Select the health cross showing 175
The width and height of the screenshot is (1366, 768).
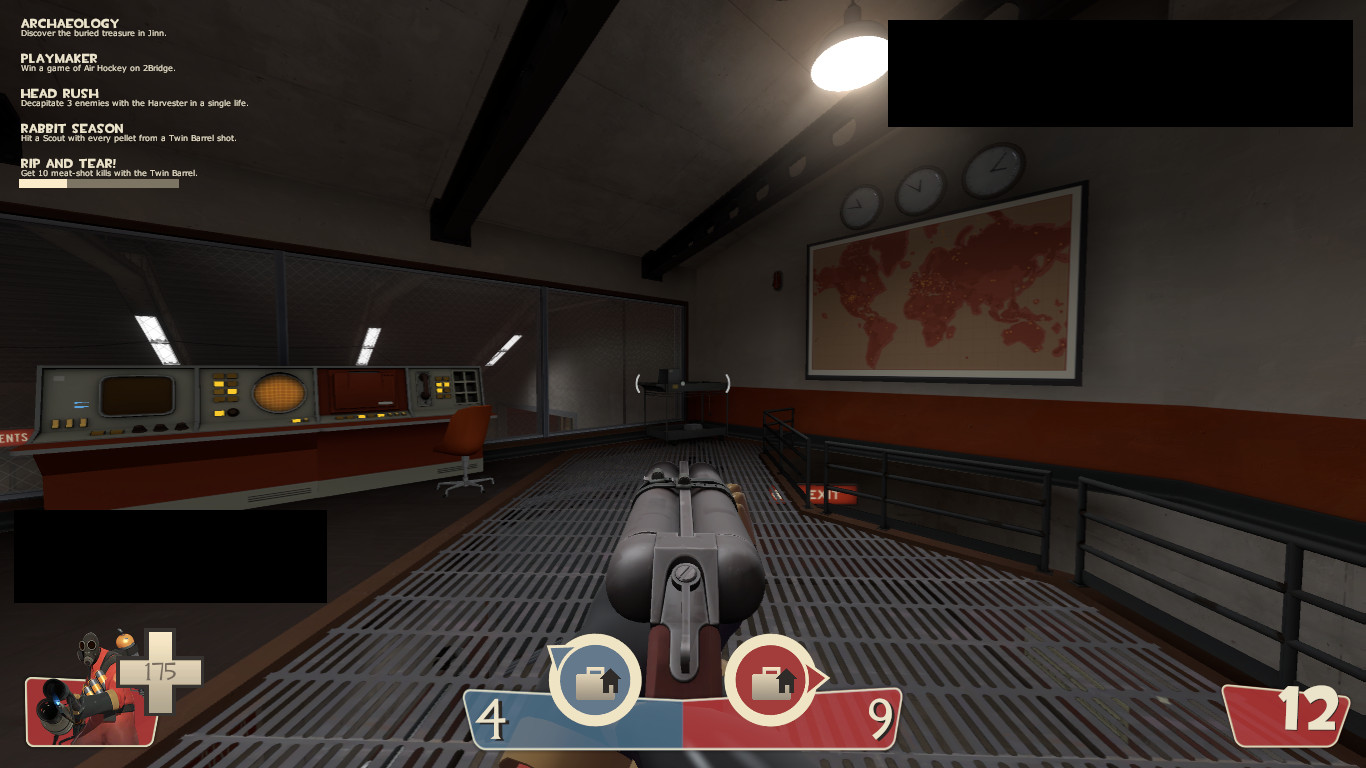point(160,670)
